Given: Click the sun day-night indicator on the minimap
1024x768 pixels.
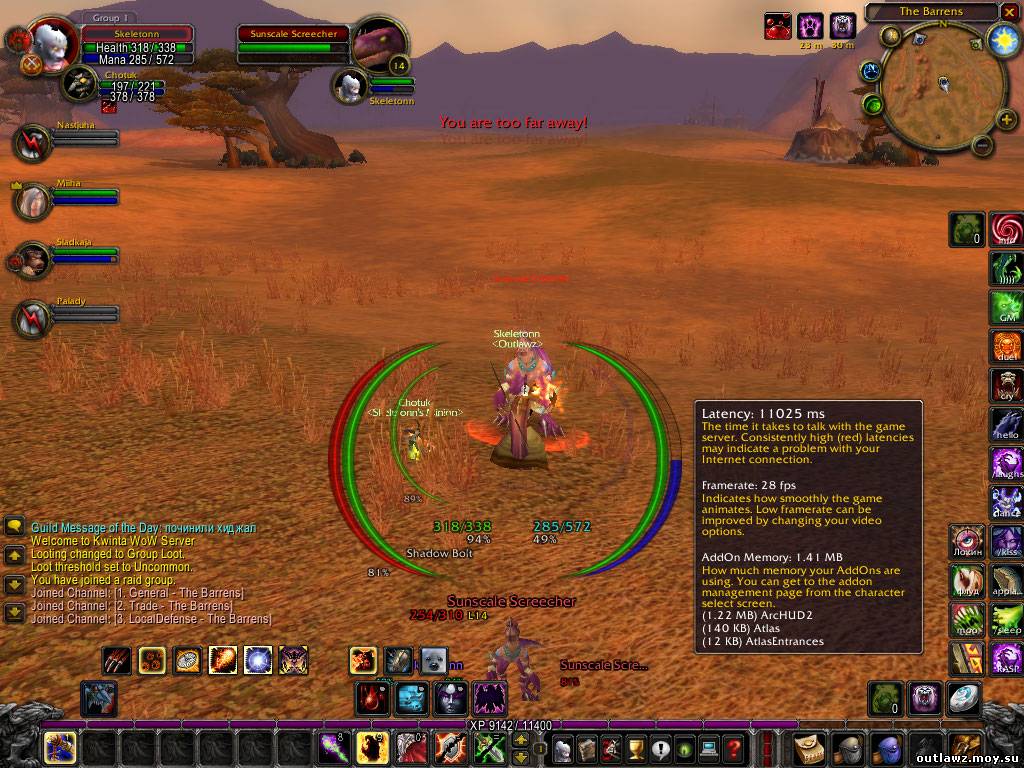Looking at the screenshot, I should [1002, 40].
